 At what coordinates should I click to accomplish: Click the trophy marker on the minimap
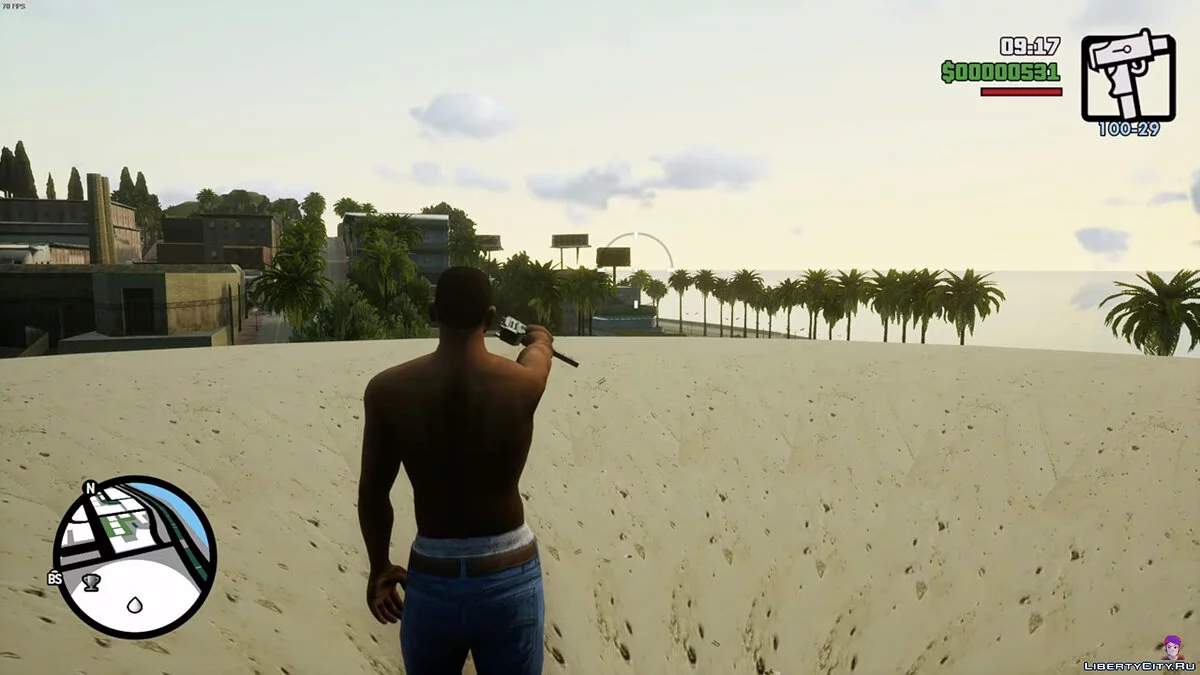[x=91, y=581]
